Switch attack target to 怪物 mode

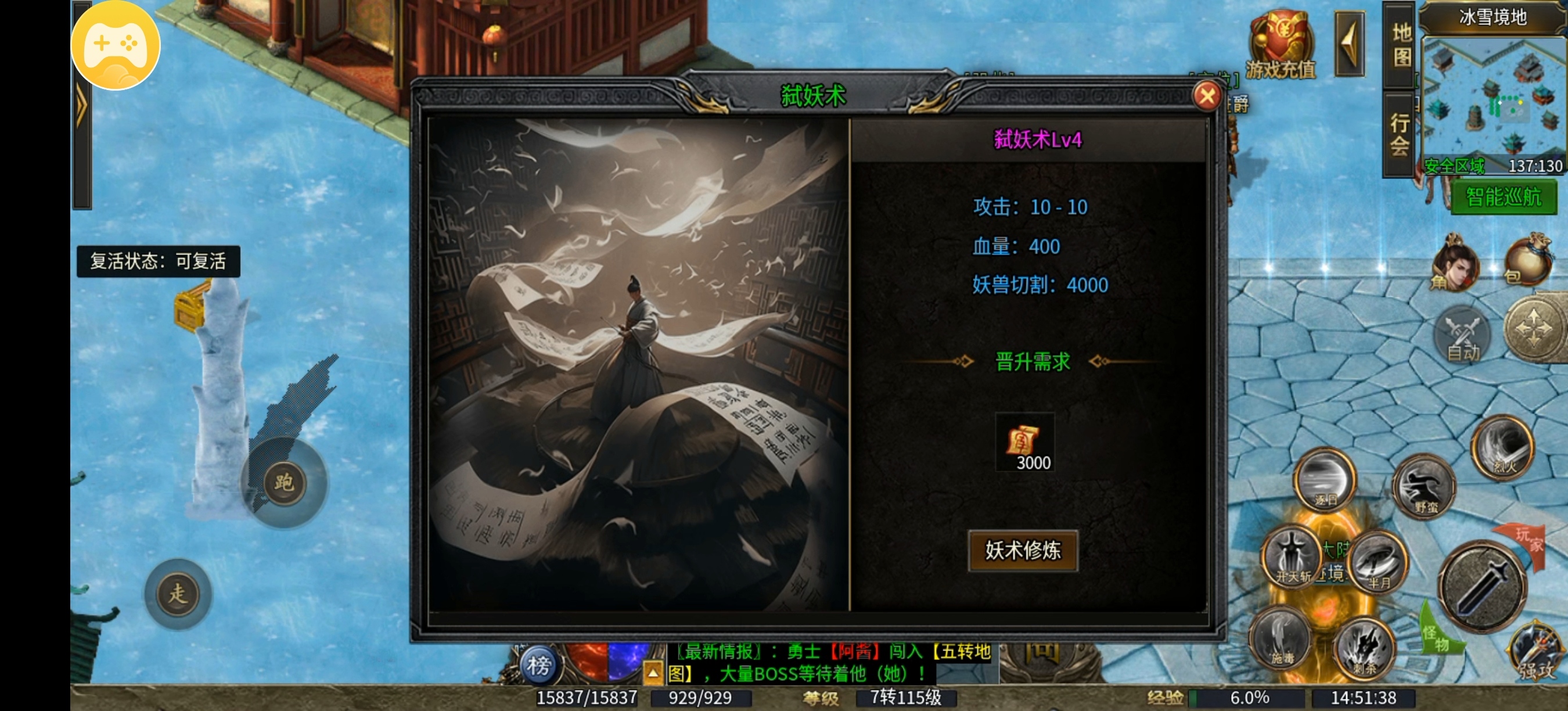(1438, 638)
